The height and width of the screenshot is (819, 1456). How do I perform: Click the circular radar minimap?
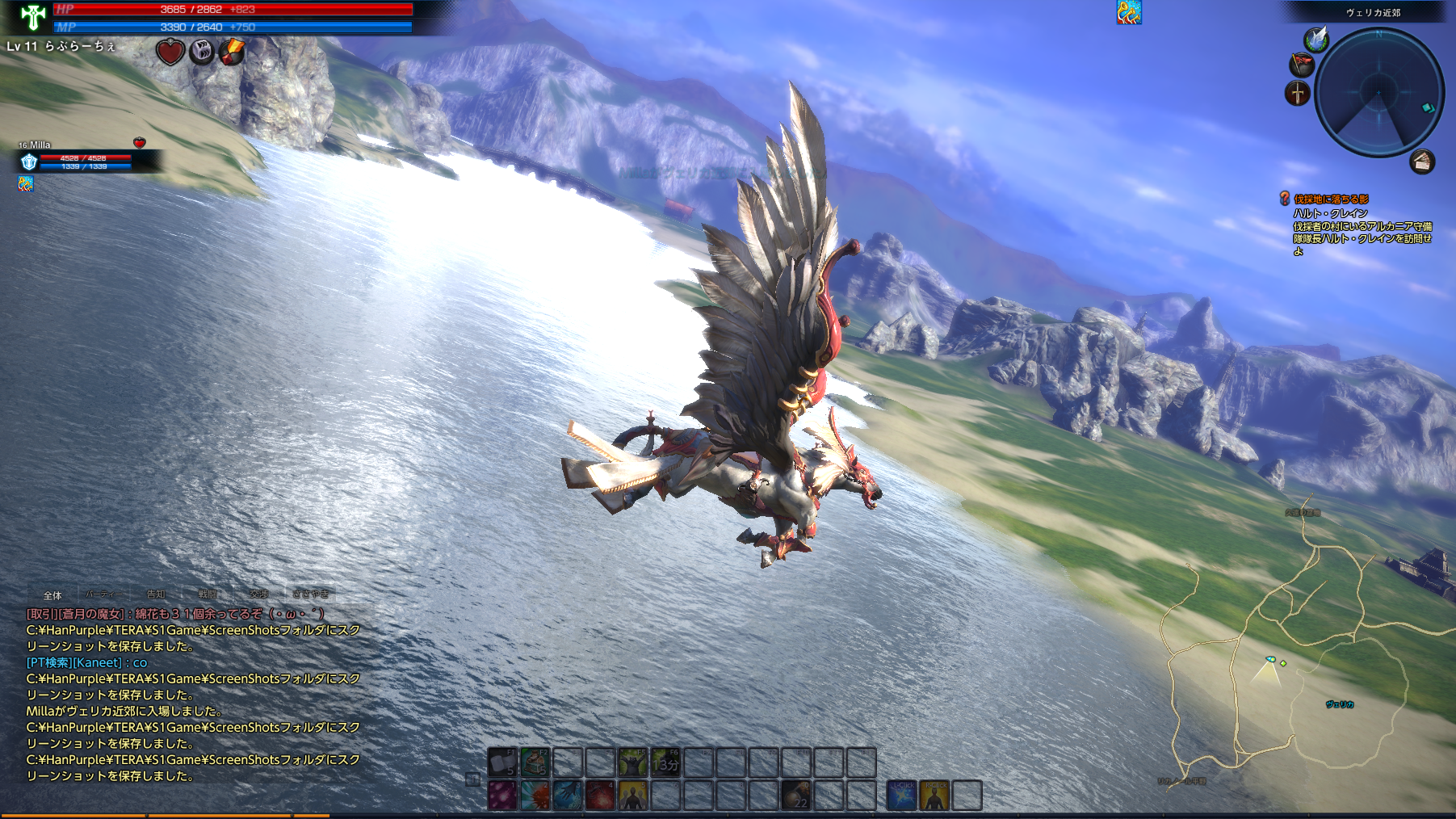coord(1378,93)
